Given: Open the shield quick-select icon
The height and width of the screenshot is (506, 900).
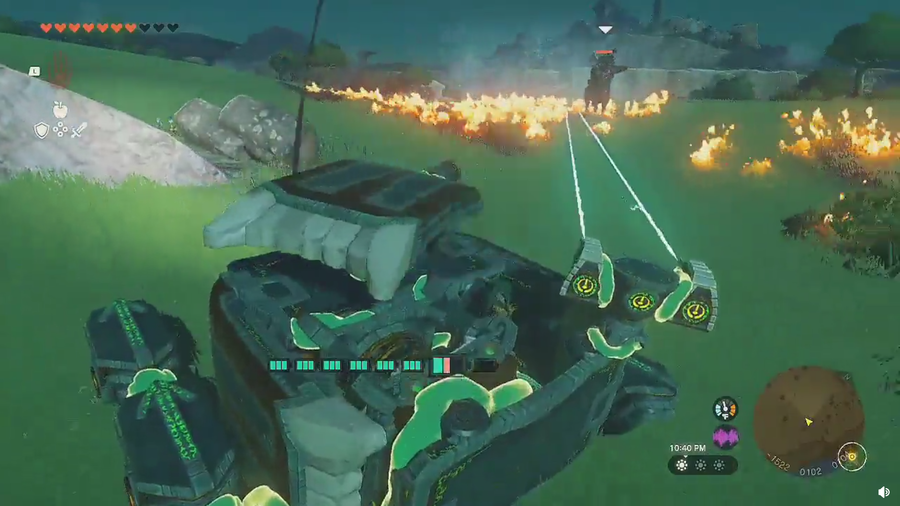Looking at the screenshot, I should coord(41,130).
